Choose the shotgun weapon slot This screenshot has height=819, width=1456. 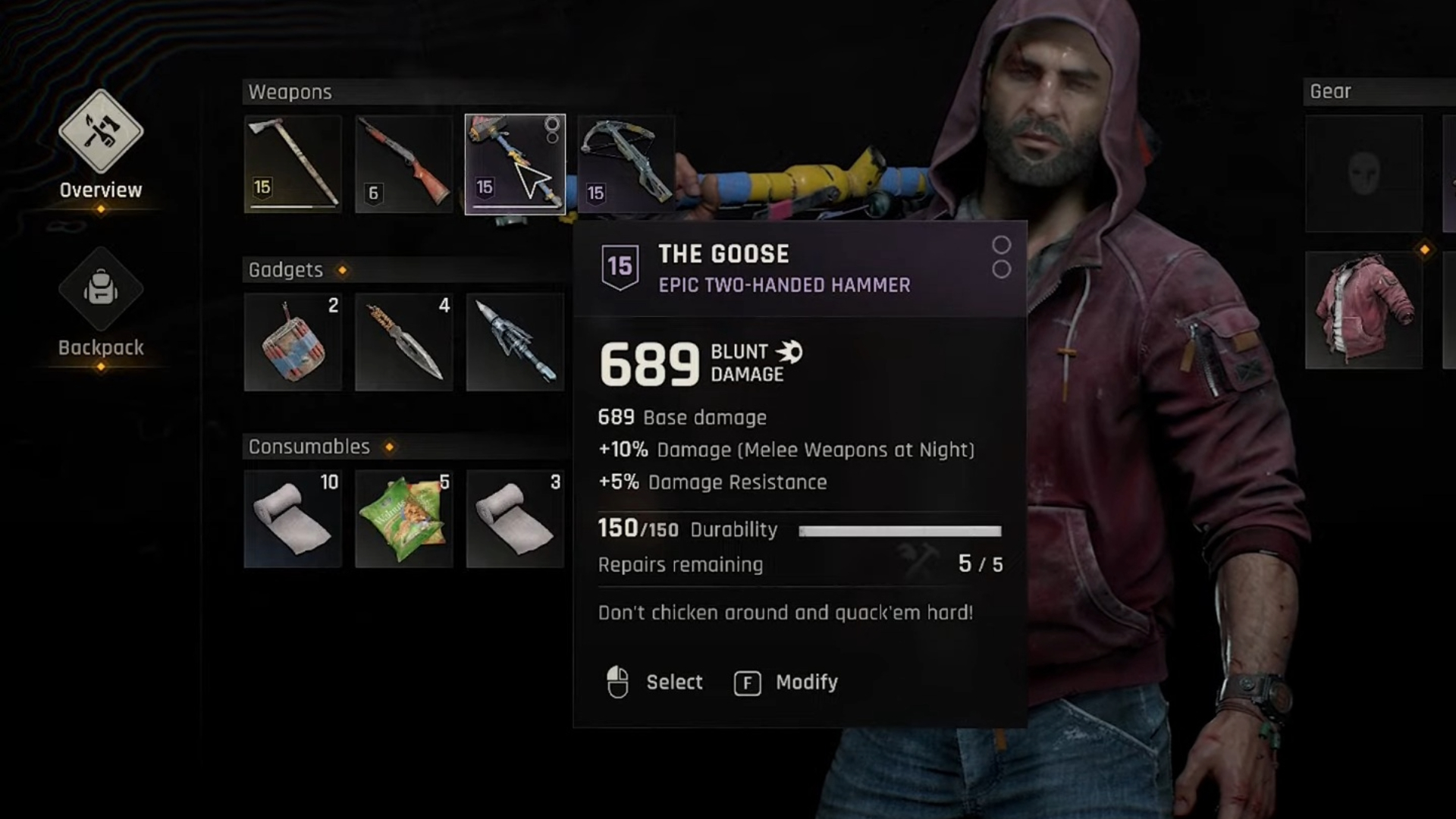[x=403, y=165]
